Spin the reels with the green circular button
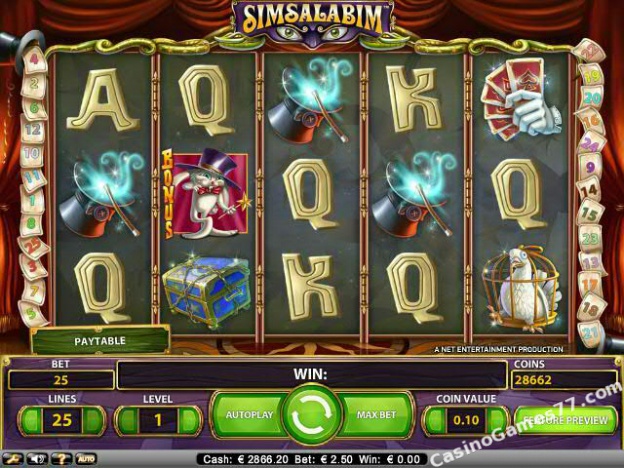 (x=312, y=416)
